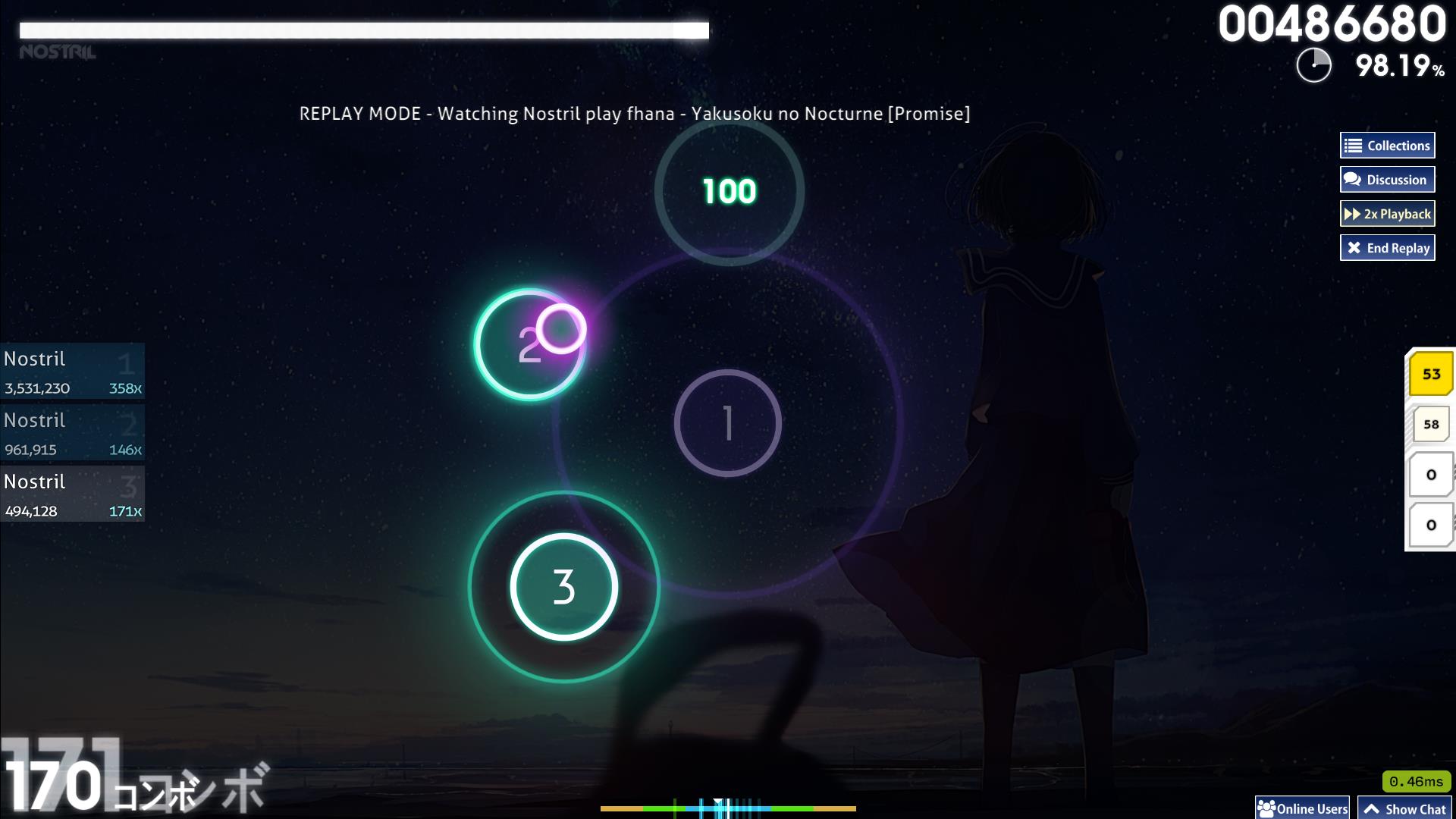Select Nostril's 961,915 leaderboard entry

[x=72, y=433]
